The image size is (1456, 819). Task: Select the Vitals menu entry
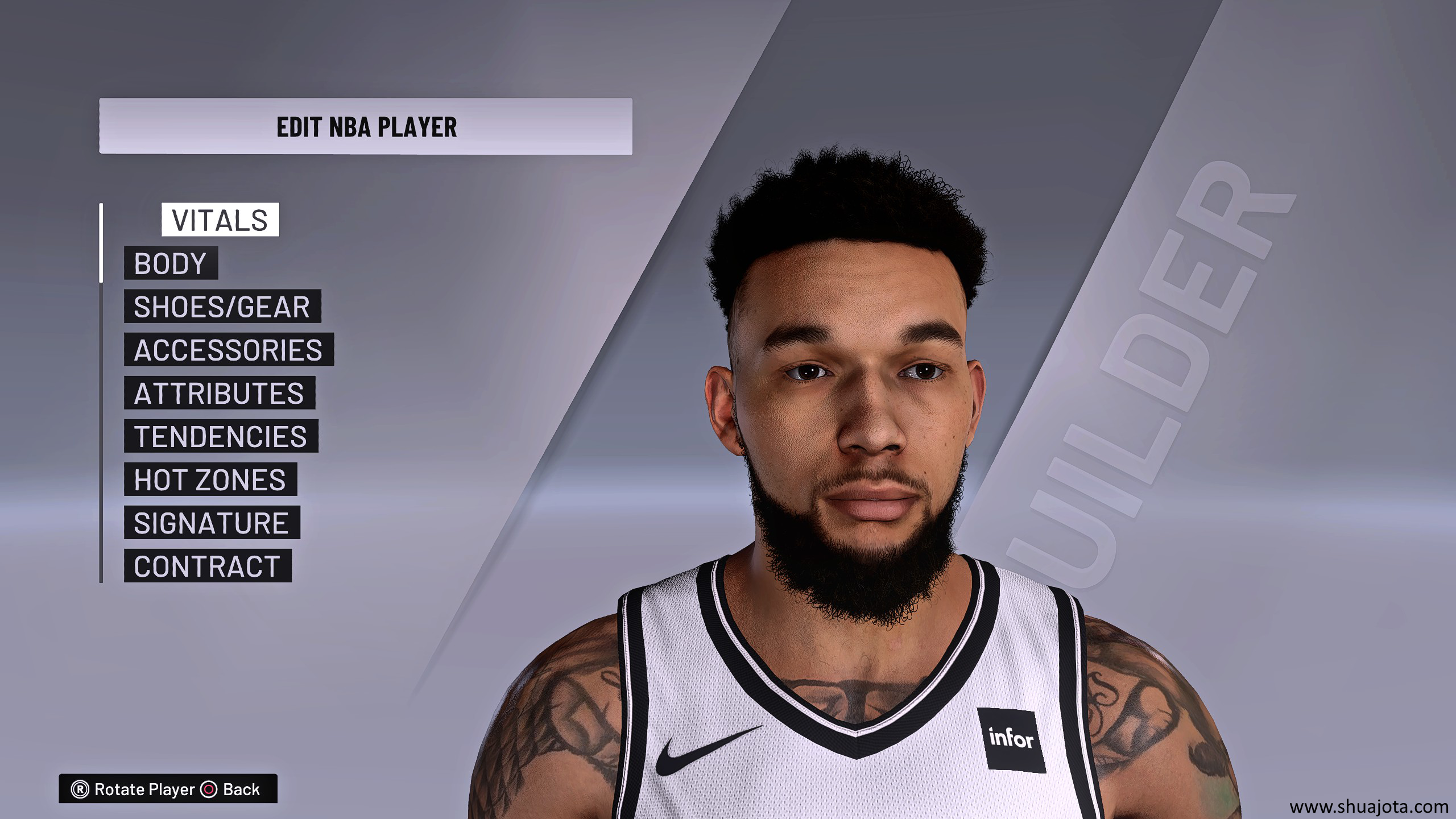220,220
